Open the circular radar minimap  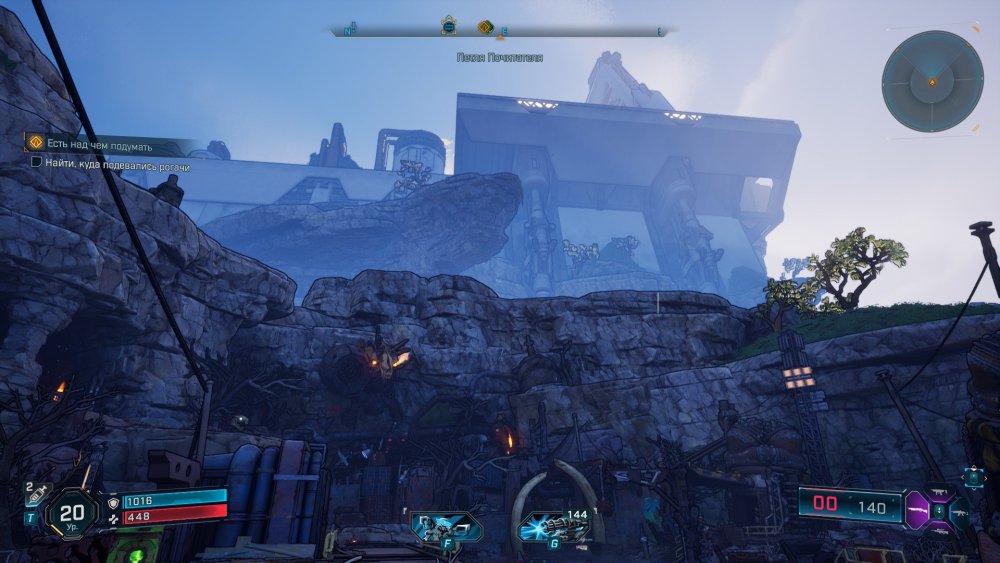coord(932,81)
